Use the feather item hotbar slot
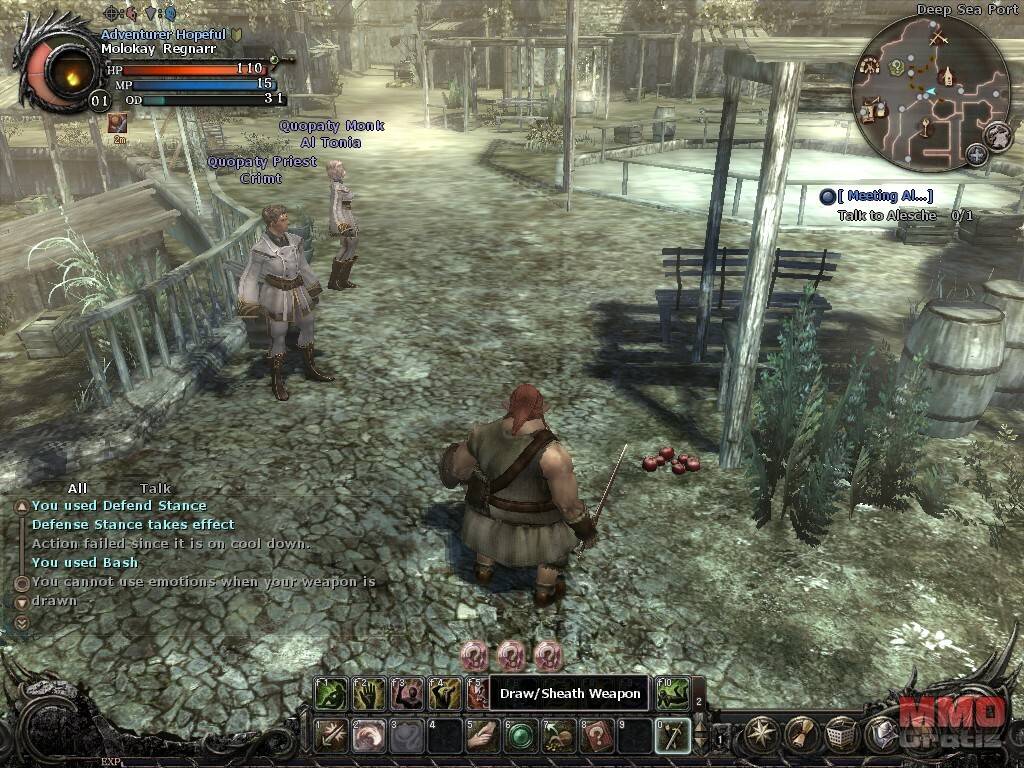The width and height of the screenshot is (1024, 768). coord(482,736)
